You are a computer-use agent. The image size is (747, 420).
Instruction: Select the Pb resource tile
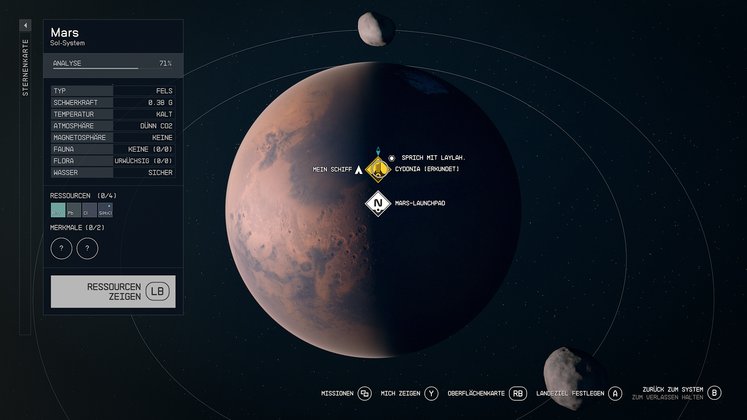[x=73, y=211]
